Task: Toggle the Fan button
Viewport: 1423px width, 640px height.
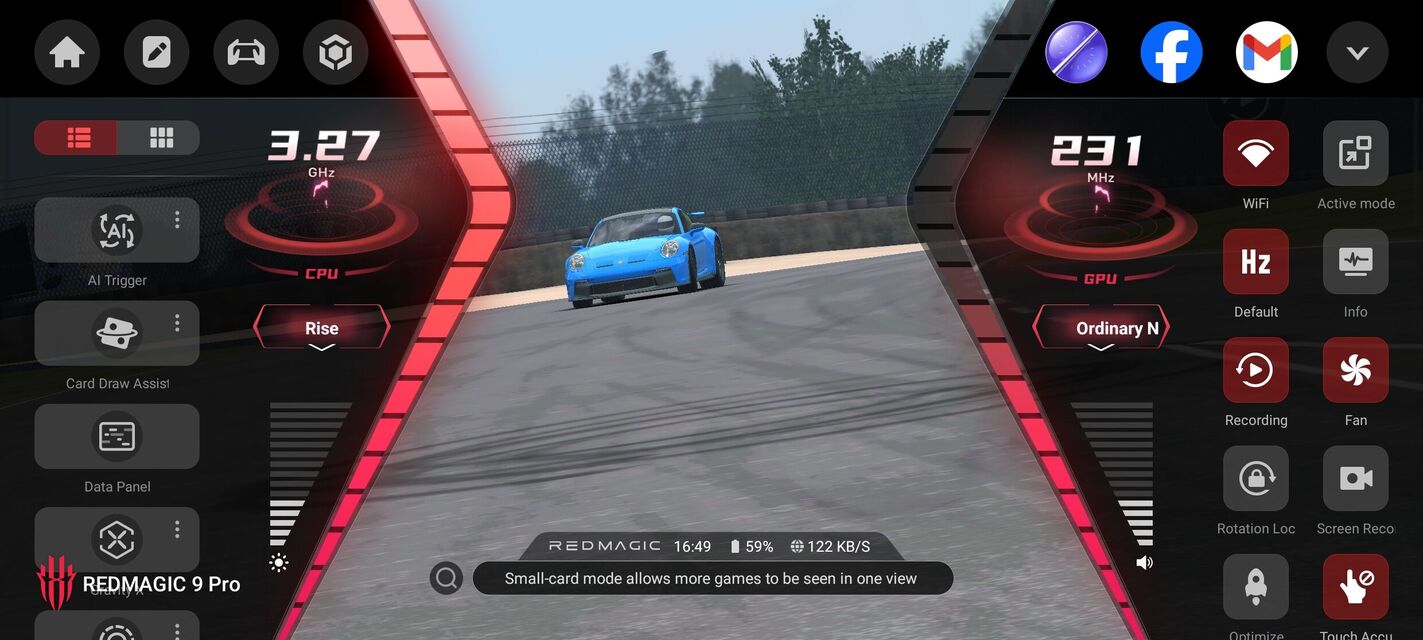Action: (x=1355, y=370)
